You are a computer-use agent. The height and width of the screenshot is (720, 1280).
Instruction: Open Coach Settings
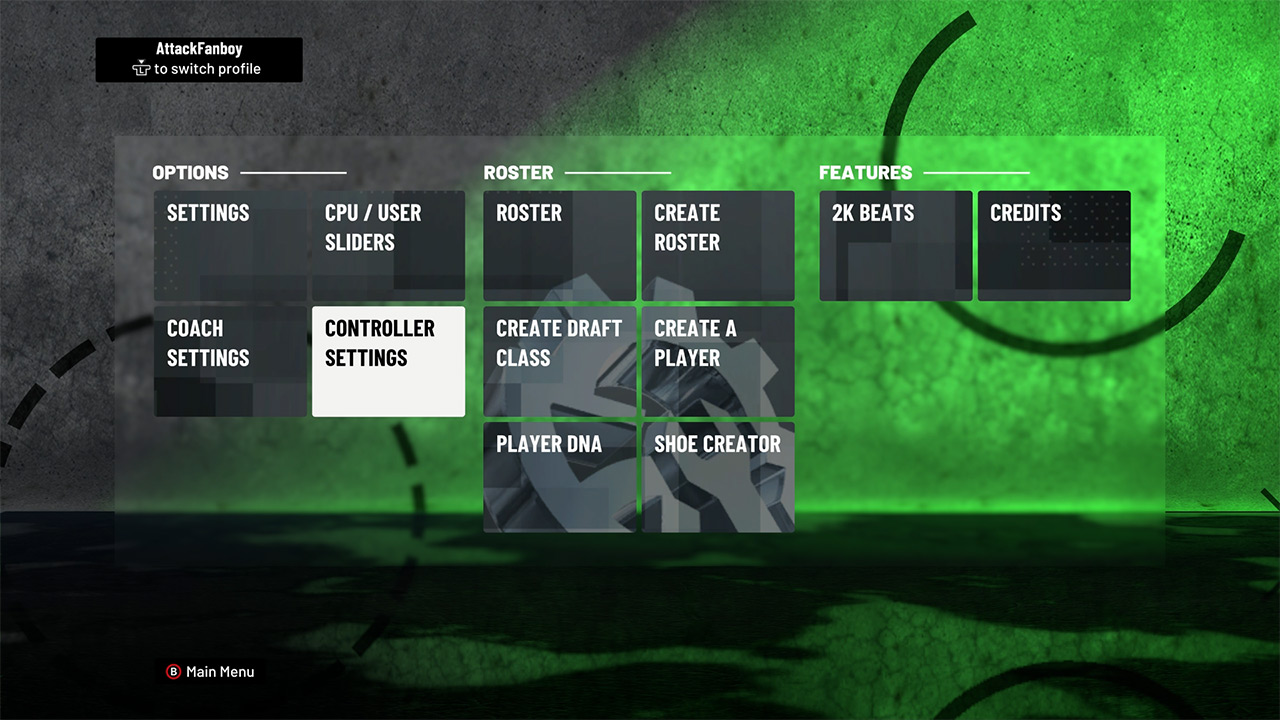coord(230,360)
